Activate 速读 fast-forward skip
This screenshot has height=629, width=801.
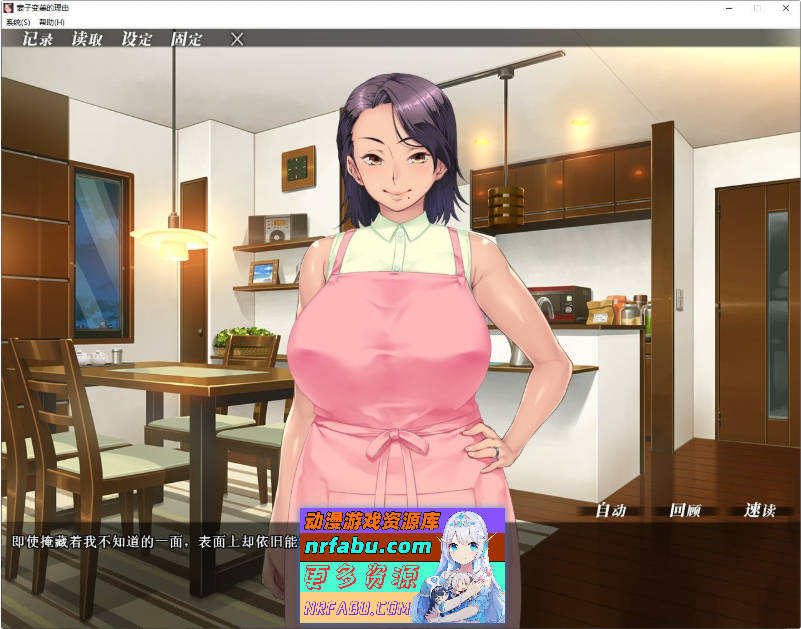point(760,510)
